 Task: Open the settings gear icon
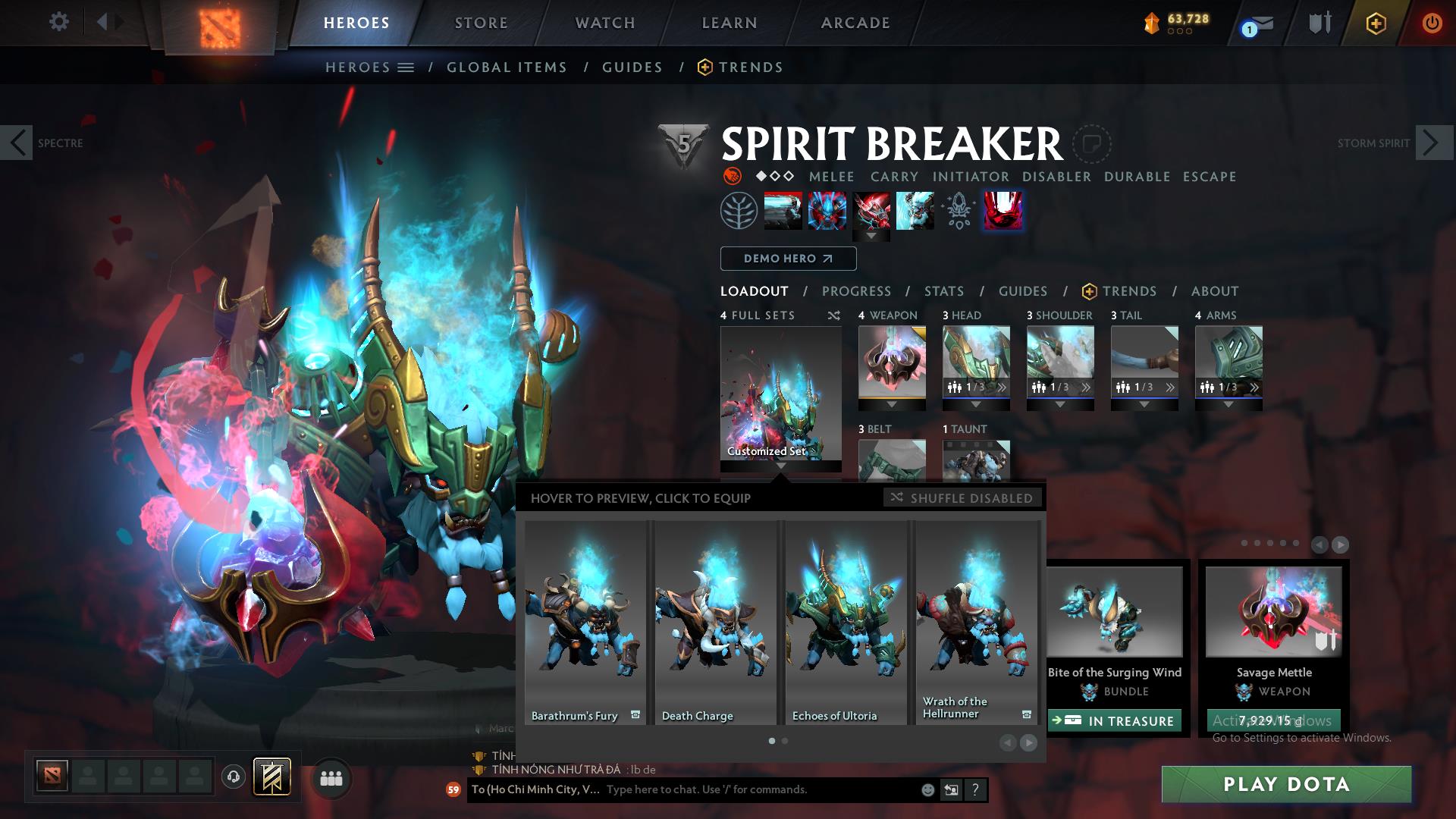pyautogui.click(x=59, y=21)
